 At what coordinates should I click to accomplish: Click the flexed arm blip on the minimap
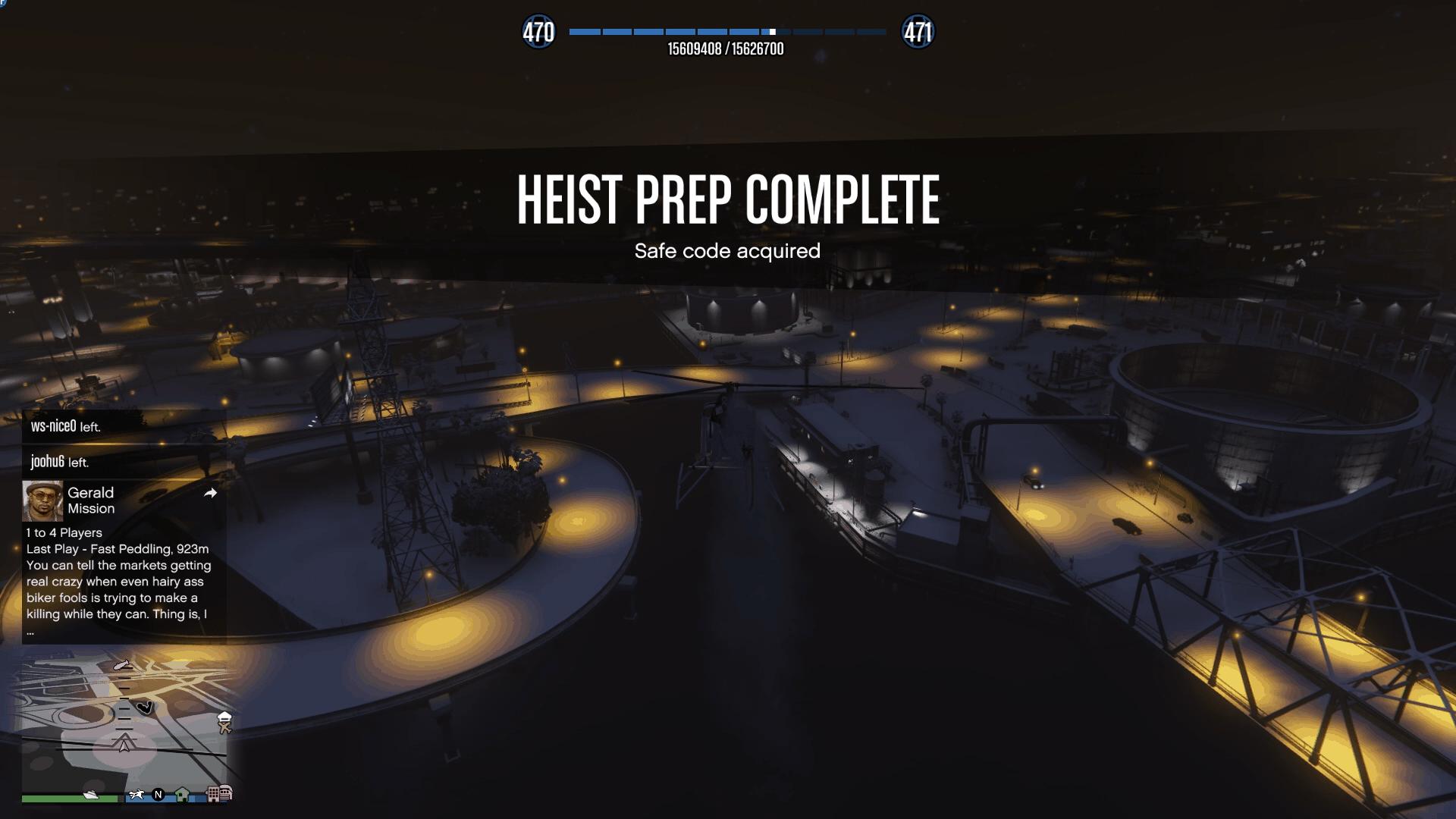point(145,708)
